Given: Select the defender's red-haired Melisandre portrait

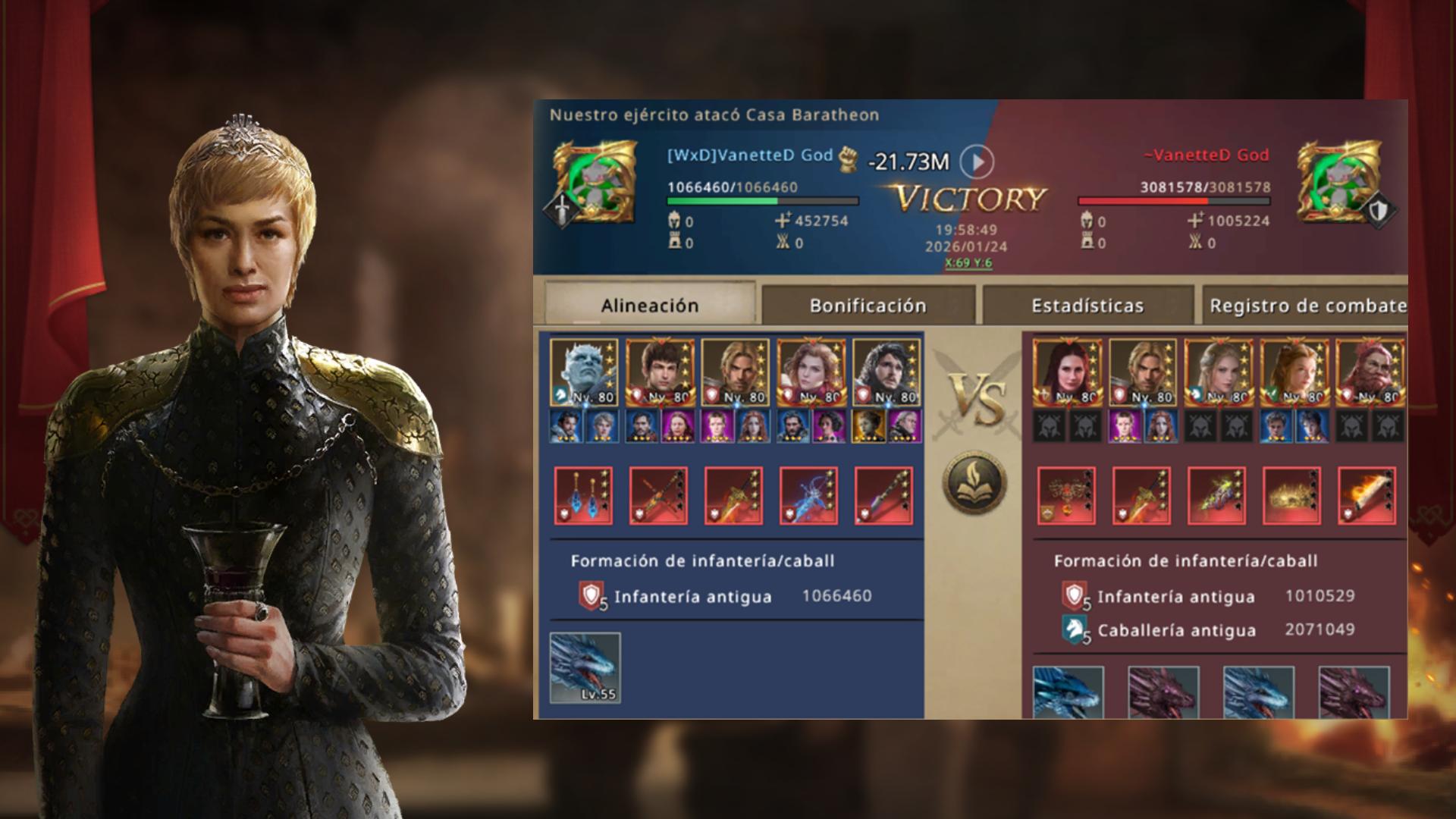Looking at the screenshot, I should [x=1066, y=372].
